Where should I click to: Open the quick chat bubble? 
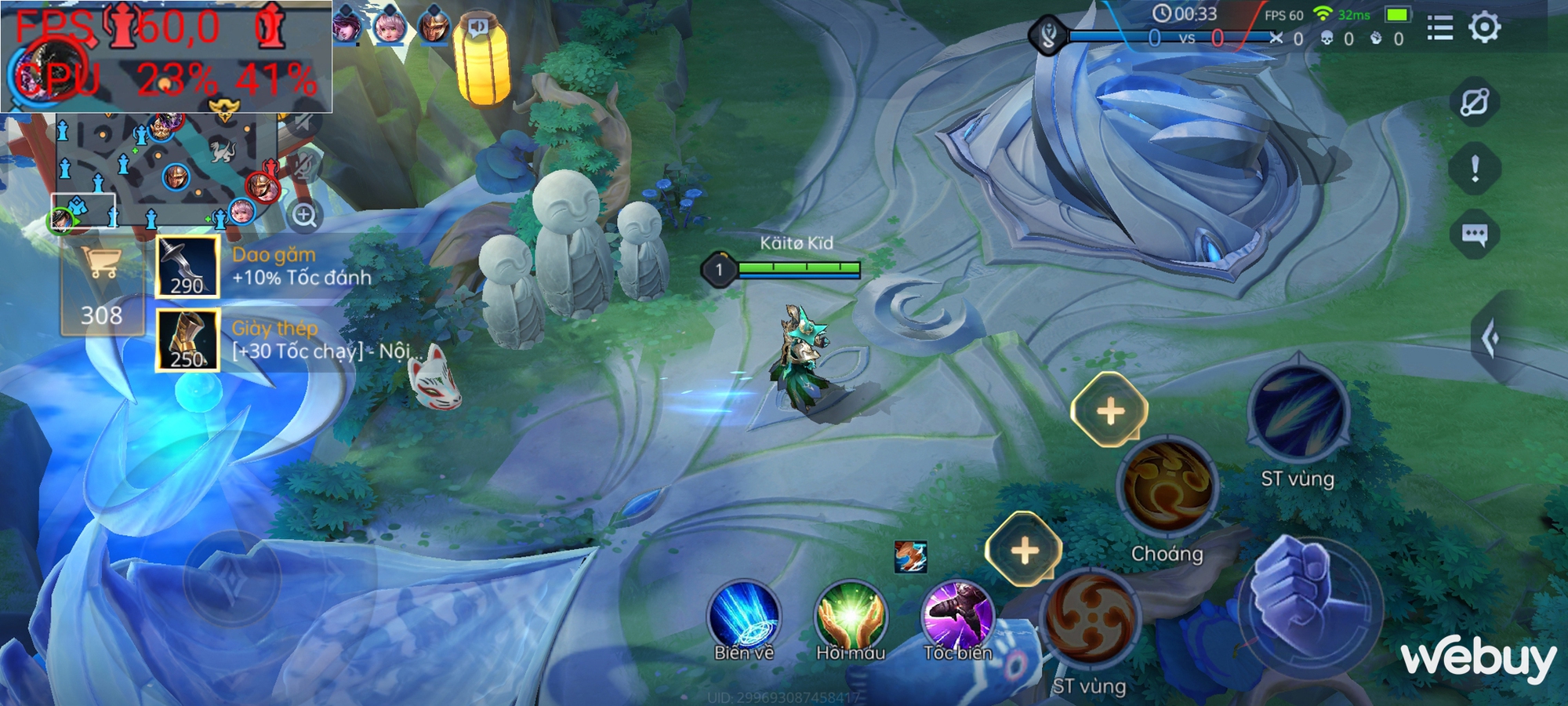click(x=1475, y=234)
